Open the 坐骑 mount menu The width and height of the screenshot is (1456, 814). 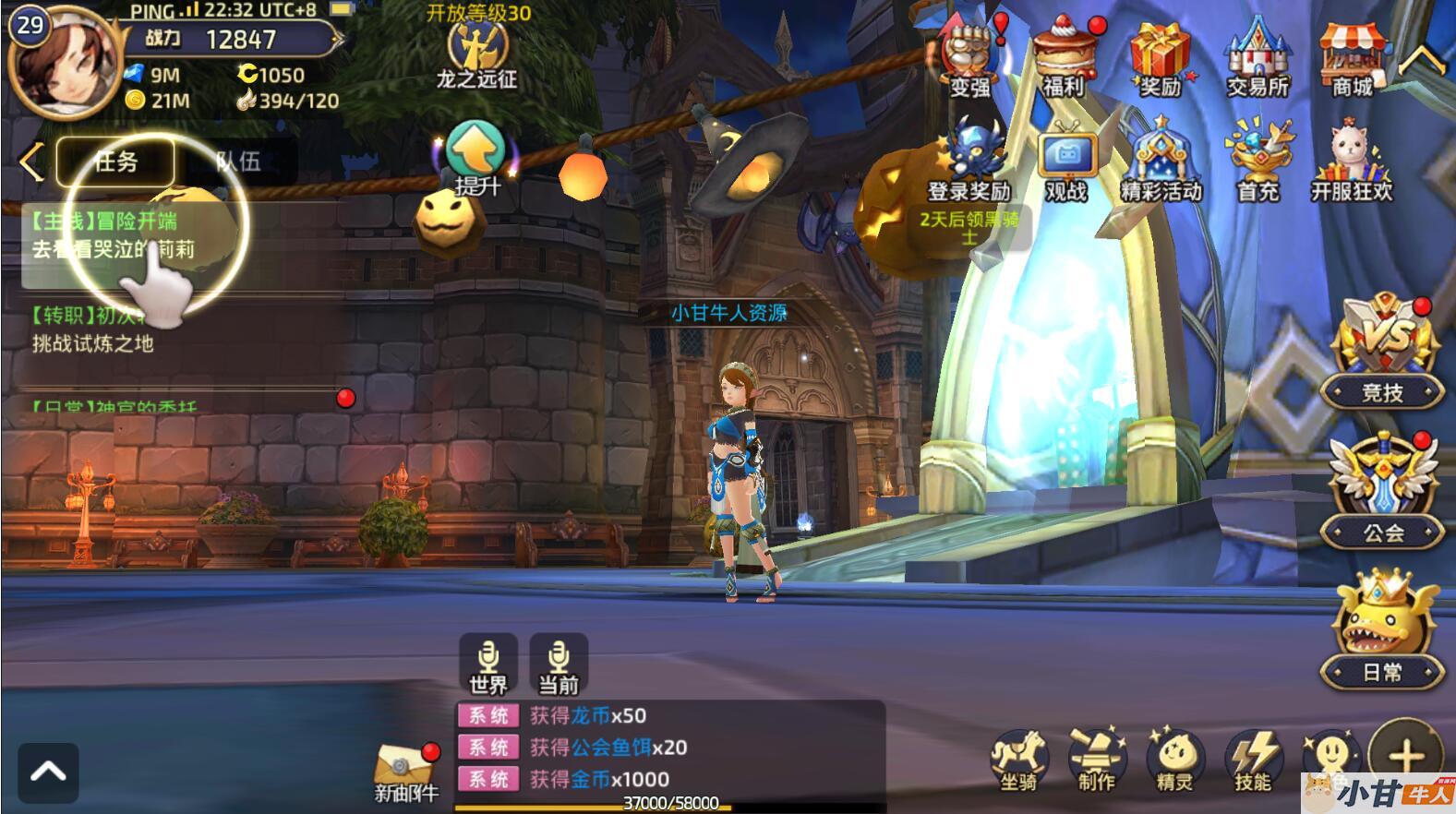1018,759
